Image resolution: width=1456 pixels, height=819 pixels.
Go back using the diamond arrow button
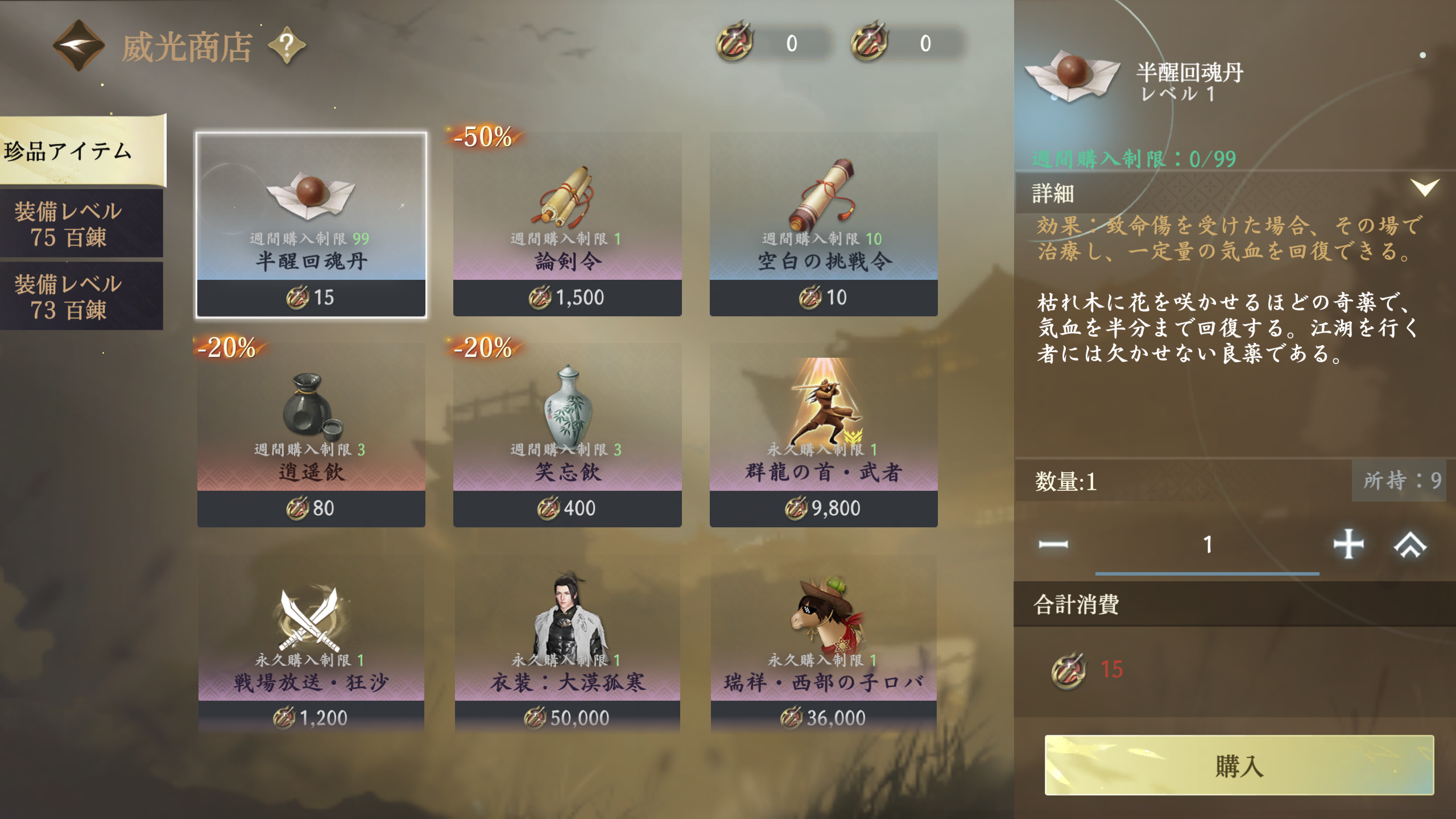point(78,45)
